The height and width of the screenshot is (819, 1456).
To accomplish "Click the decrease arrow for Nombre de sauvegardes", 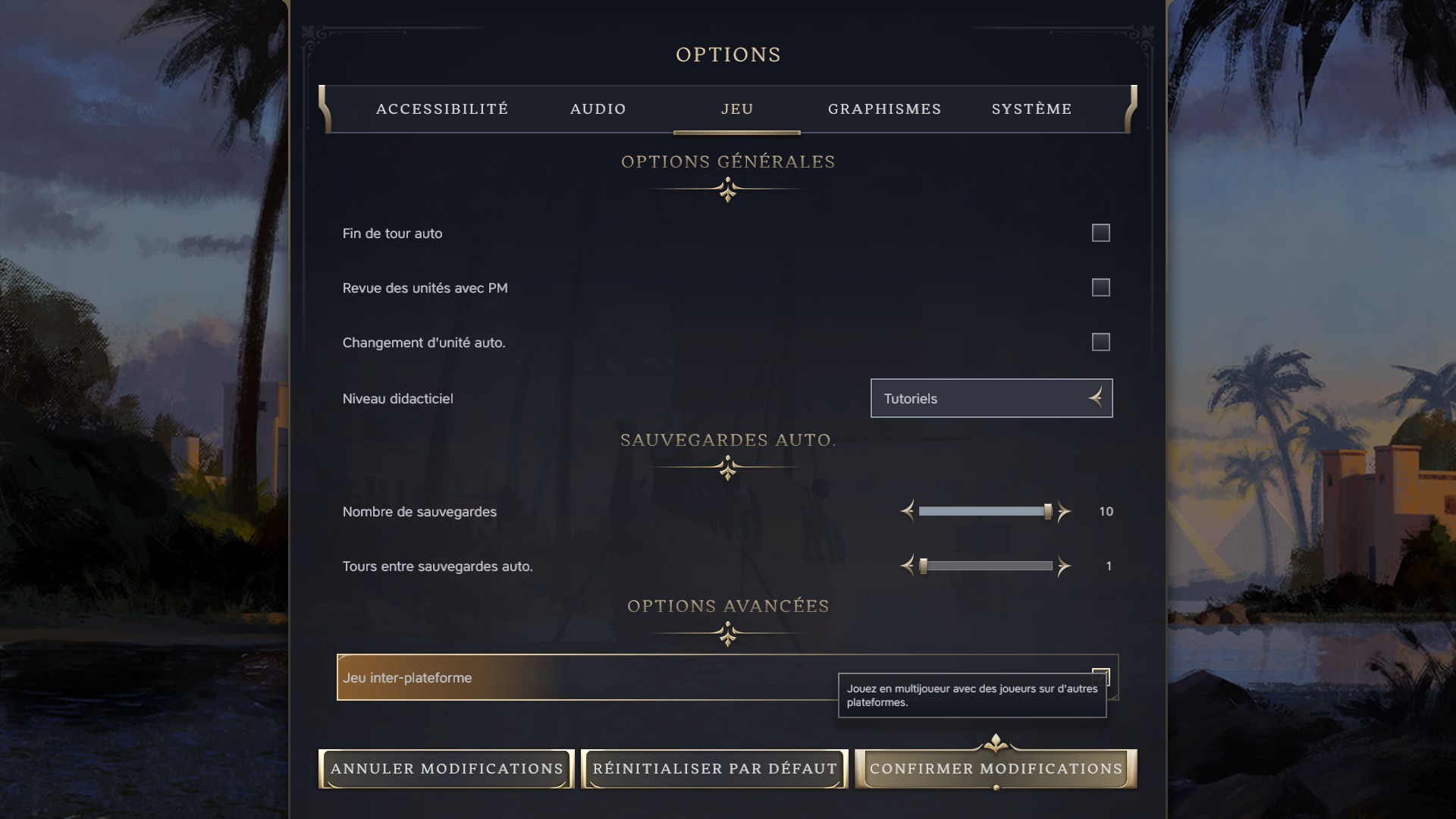I will [x=907, y=511].
